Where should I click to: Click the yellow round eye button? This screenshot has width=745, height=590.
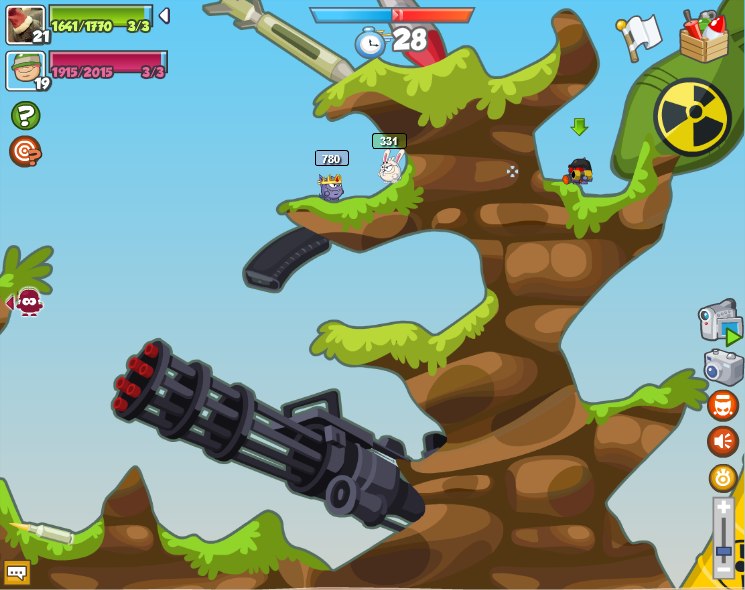[x=722, y=477]
